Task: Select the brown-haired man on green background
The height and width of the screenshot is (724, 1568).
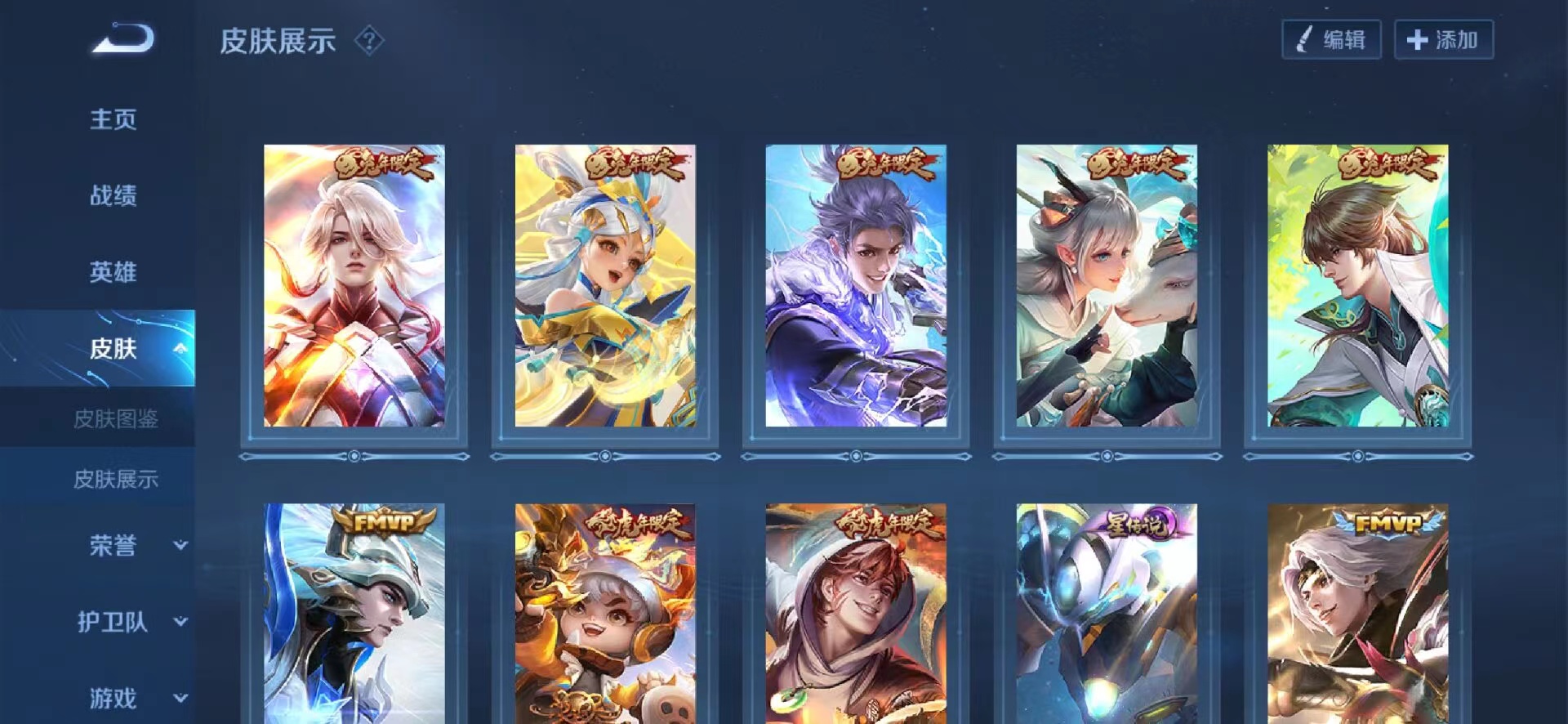Action: tap(1357, 286)
